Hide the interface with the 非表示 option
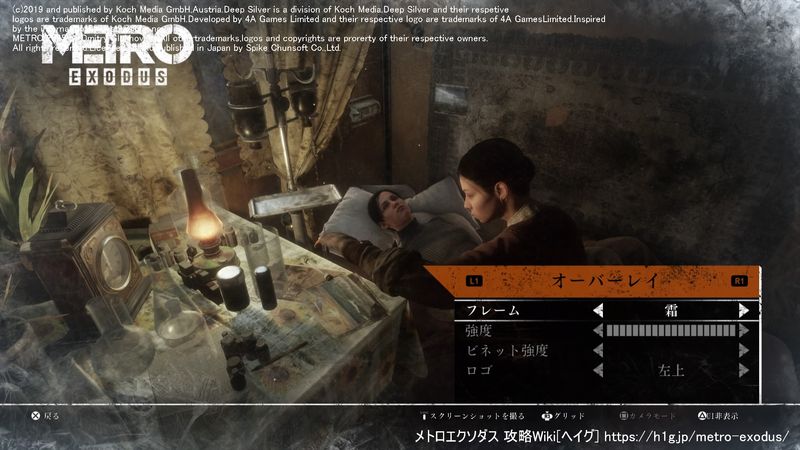The width and height of the screenshot is (800, 450). [720, 415]
